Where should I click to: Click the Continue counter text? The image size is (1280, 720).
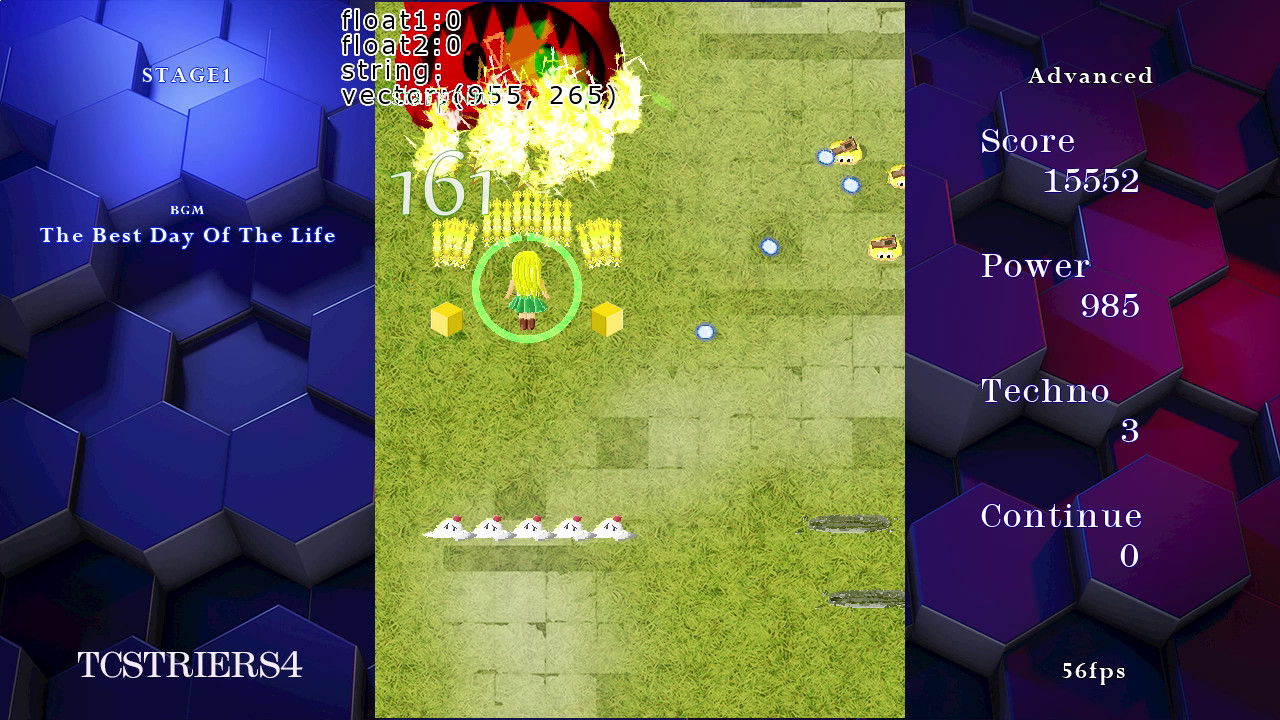tap(1062, 516)
